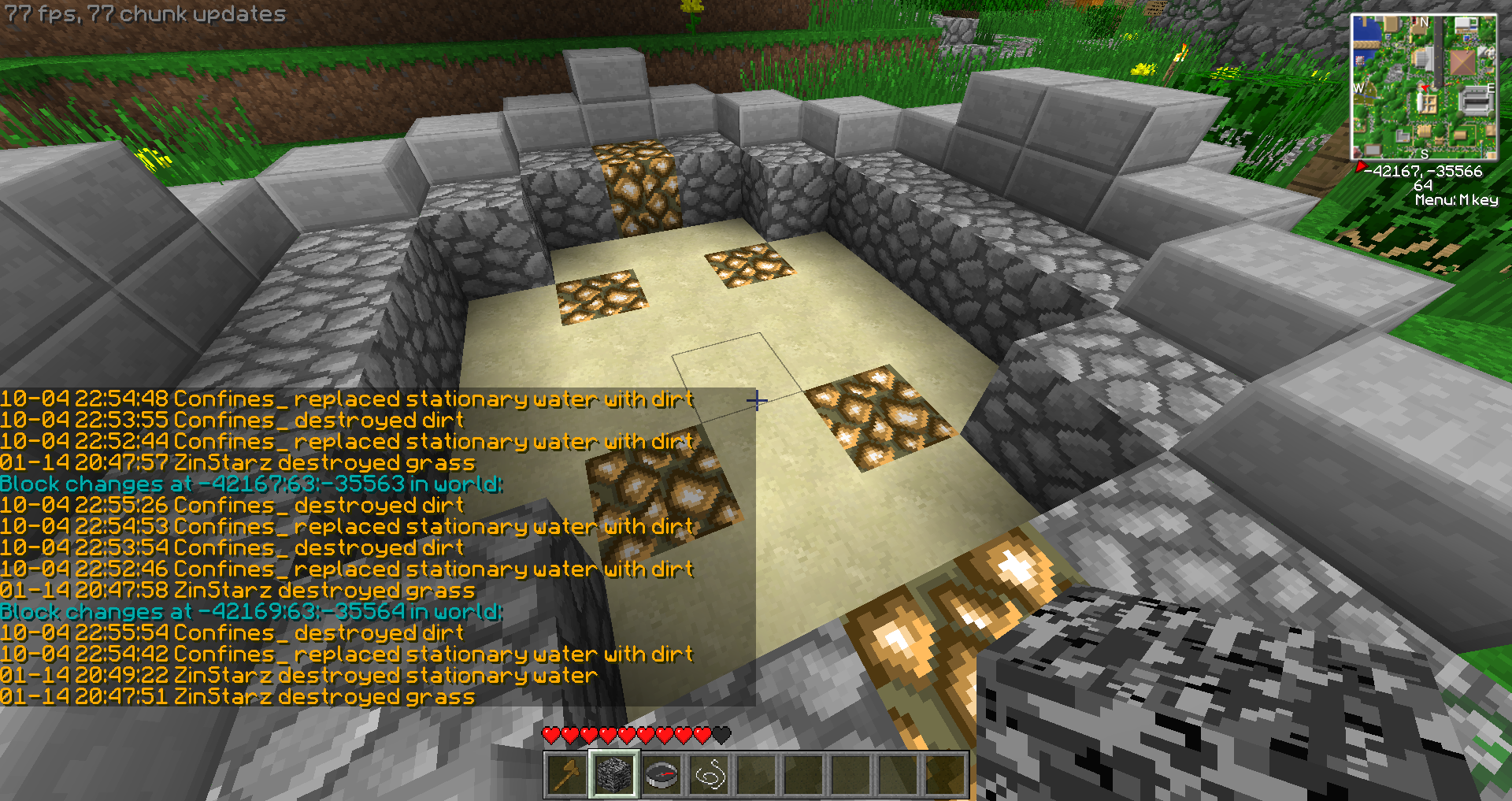Select the string hotbar slot
Image resolution: width=1512 pixels, height=801 pixels.
[x=709, y=775]
